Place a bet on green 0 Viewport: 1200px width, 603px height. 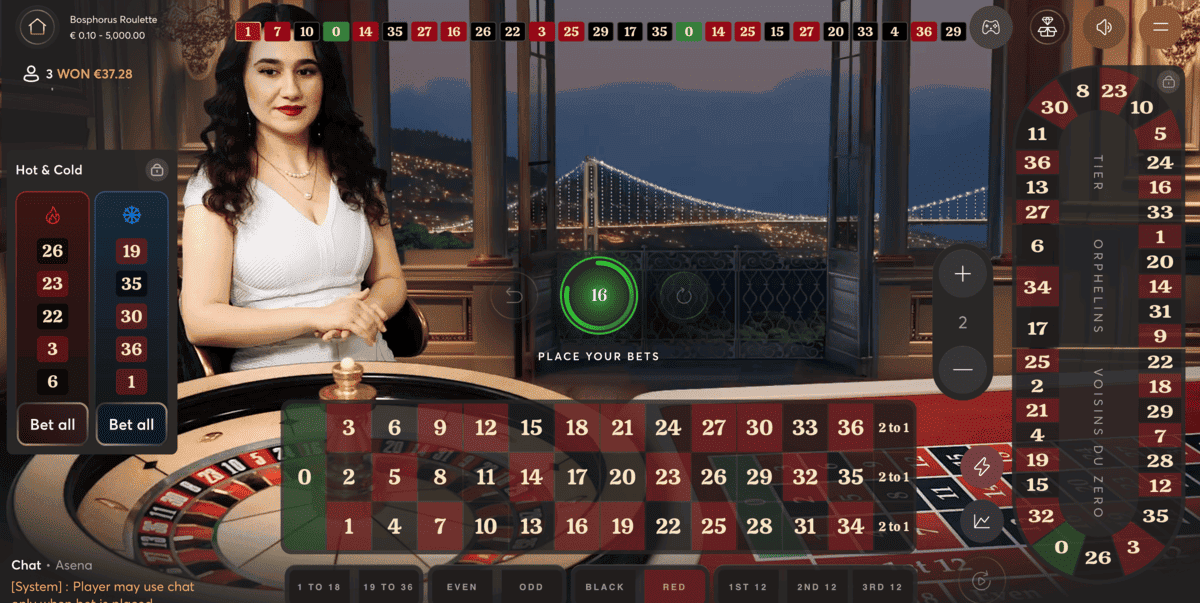coord(305,478)
